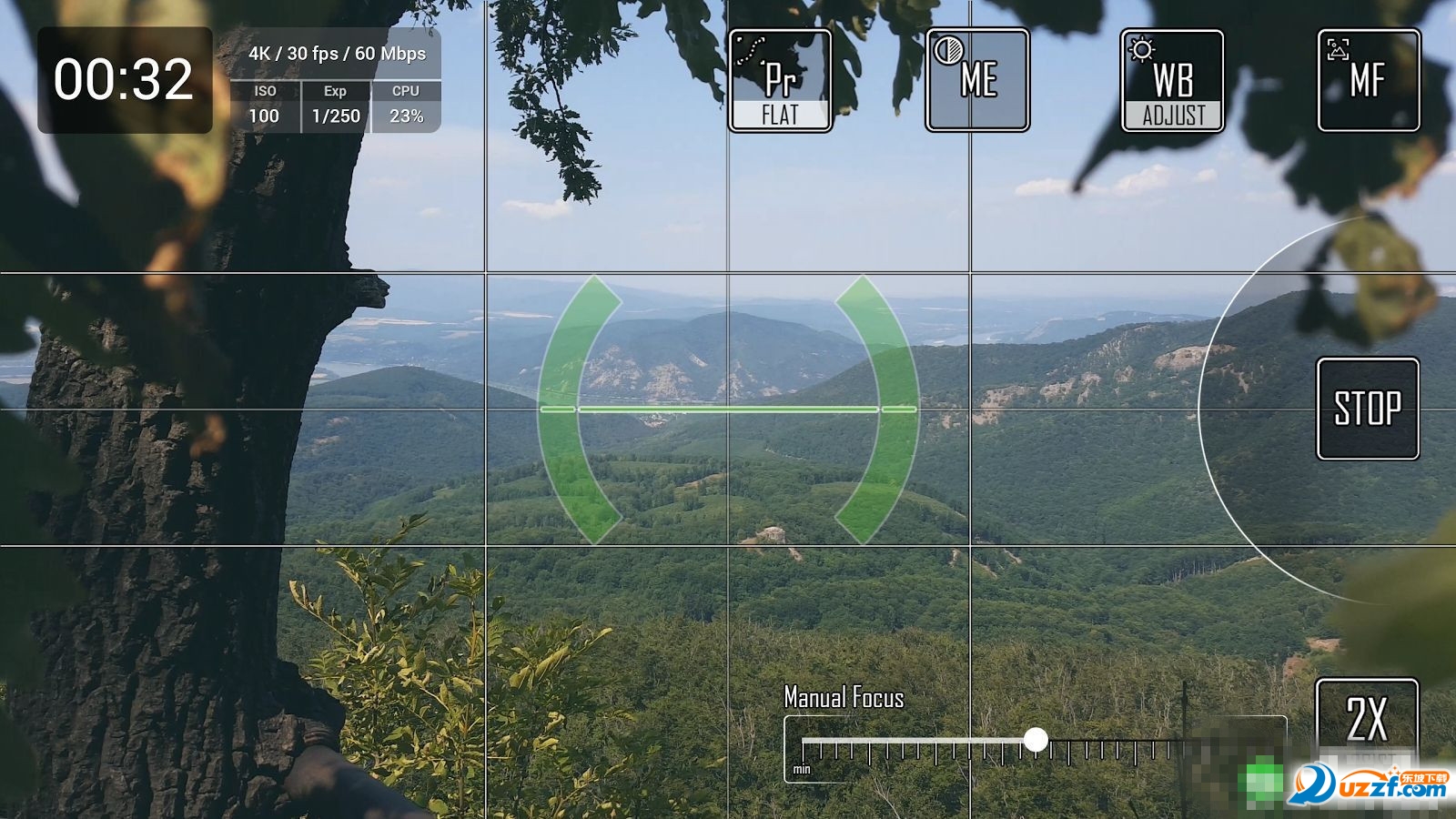Open the 4K / 30 fps / 60 Mbps settings
The width and height of the screenshot is (1456, 819).
click(337, 54)
